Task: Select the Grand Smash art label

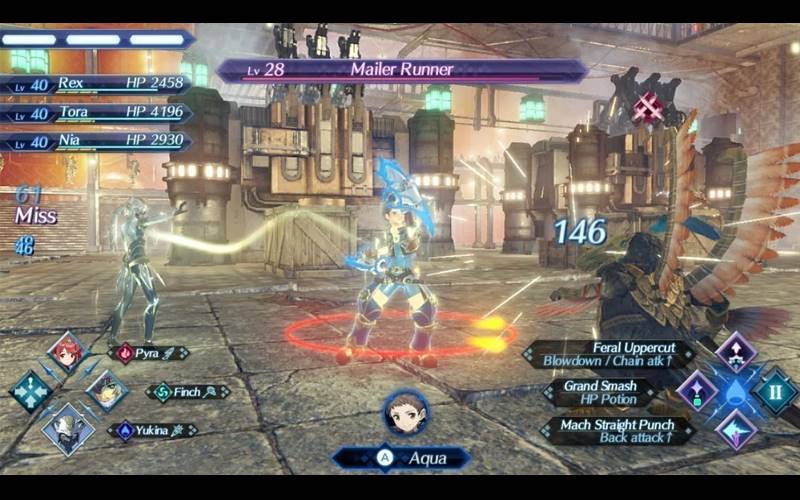Action: click(600, 391)
